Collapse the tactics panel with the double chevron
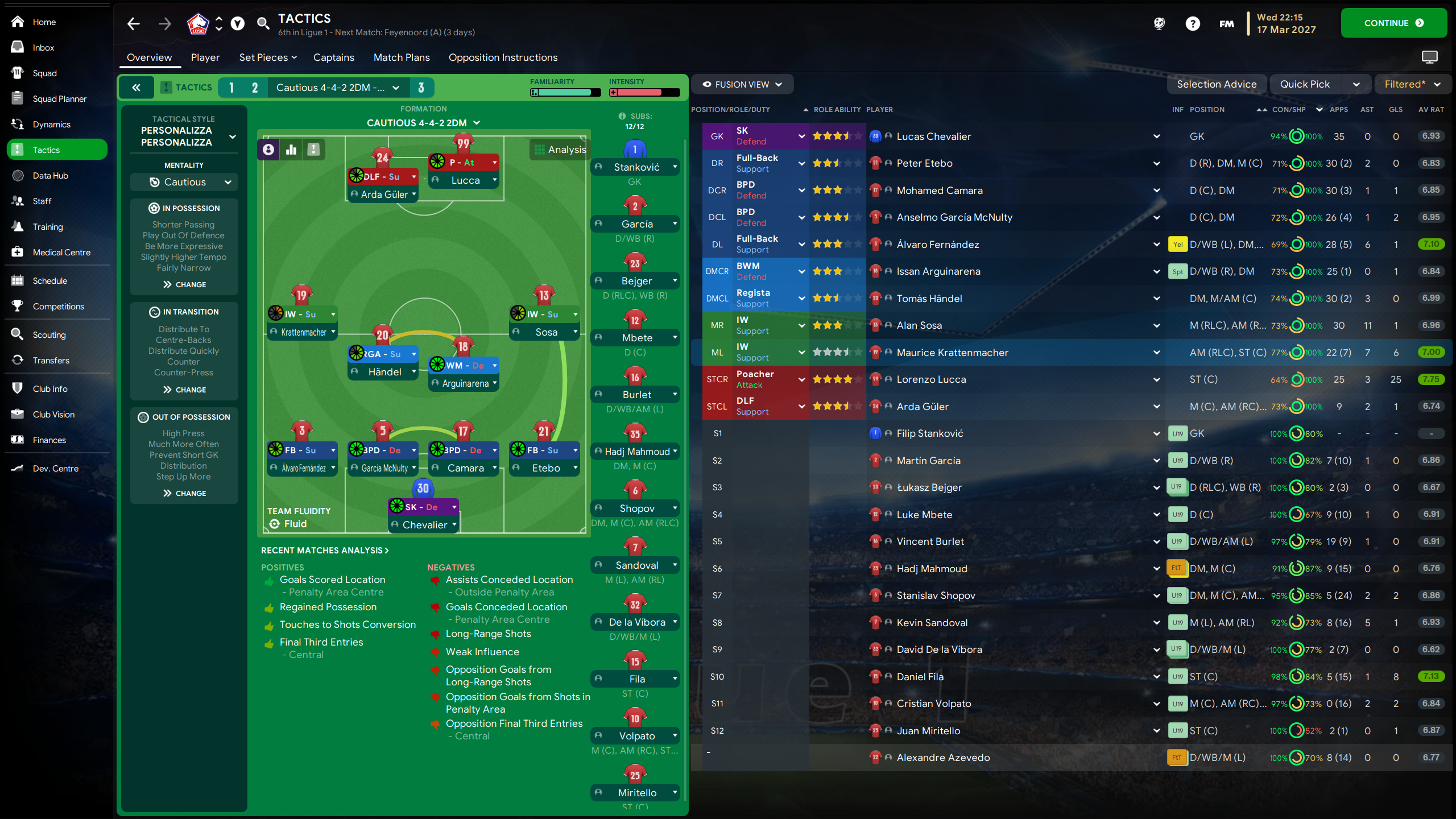Image resolution: width=1456 pixels, height=819 pixels. (x=136, y=87)
